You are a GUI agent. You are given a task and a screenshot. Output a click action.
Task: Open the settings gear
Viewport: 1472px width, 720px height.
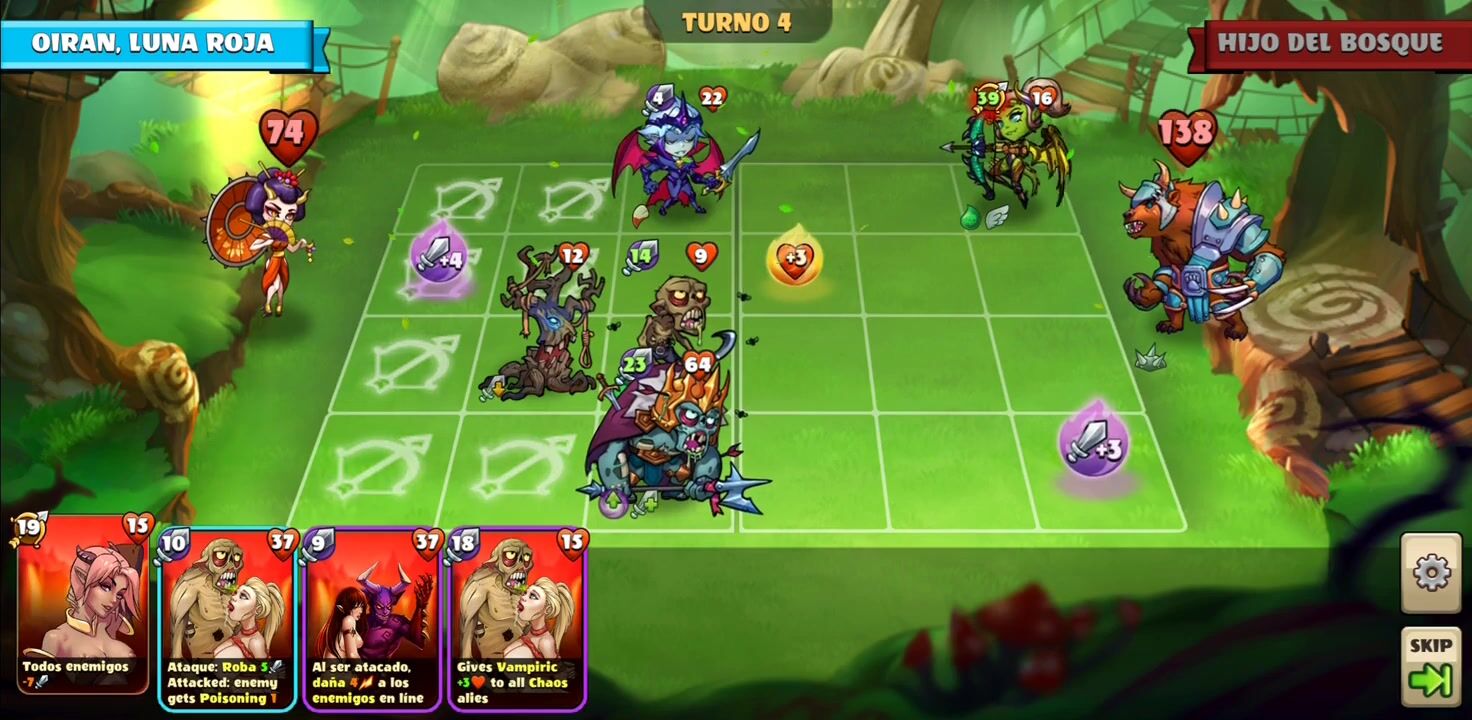coord(1431,573)
